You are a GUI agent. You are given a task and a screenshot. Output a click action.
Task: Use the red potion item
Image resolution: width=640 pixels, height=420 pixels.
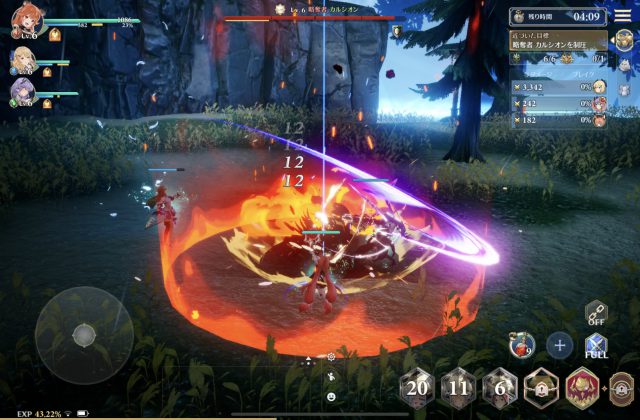click(x=521, y=346)
